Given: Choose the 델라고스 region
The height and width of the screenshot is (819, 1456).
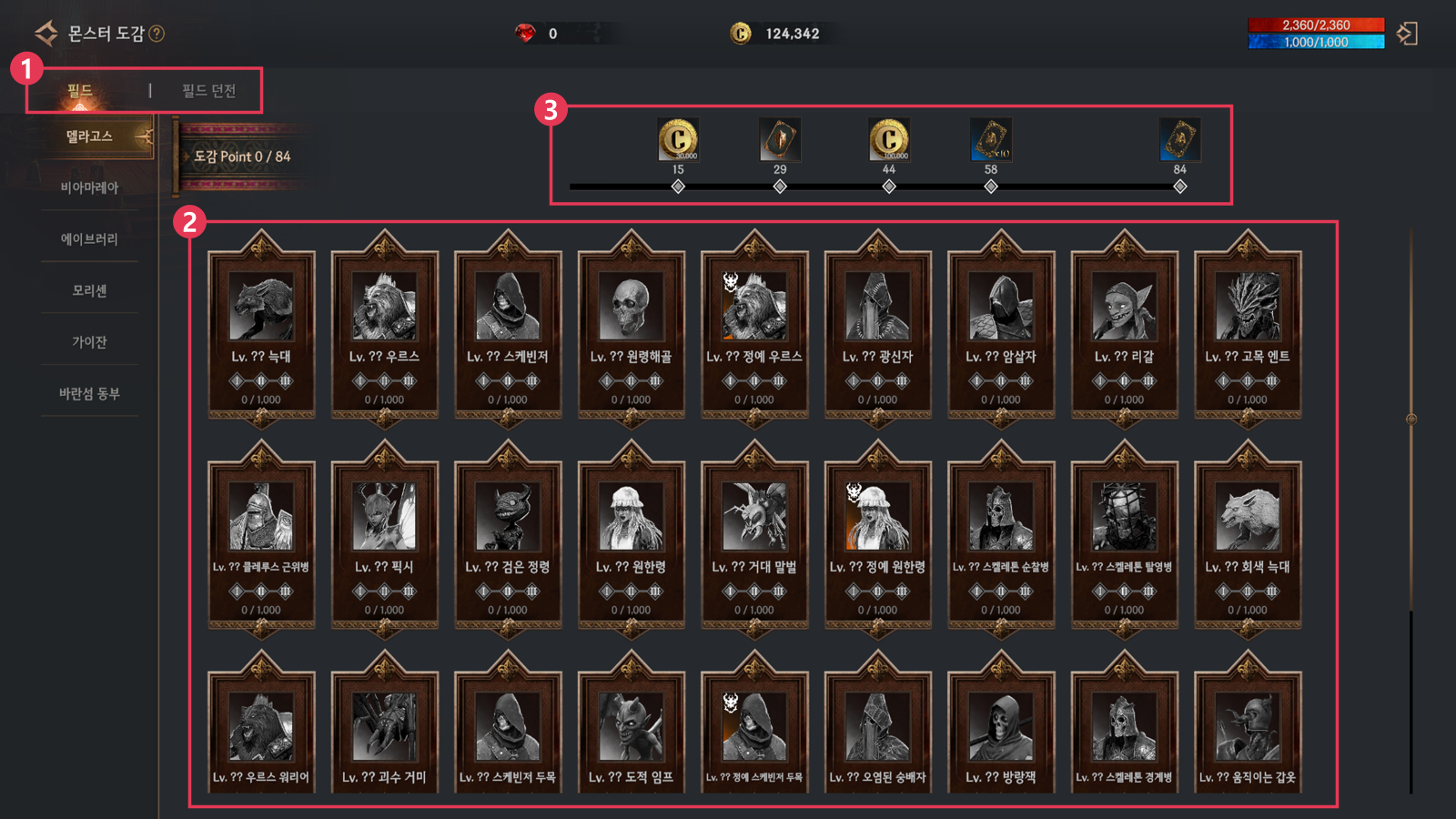Looking at the screenshot, I should coord(89,136).
